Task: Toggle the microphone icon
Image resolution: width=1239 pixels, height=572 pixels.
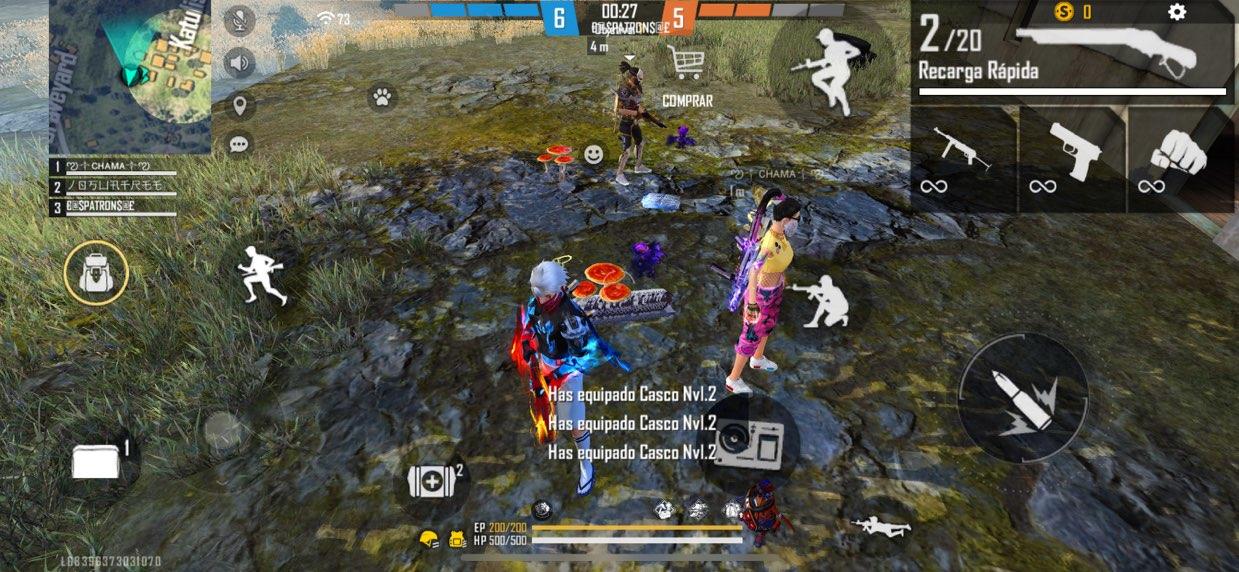Action: [239, 19]
